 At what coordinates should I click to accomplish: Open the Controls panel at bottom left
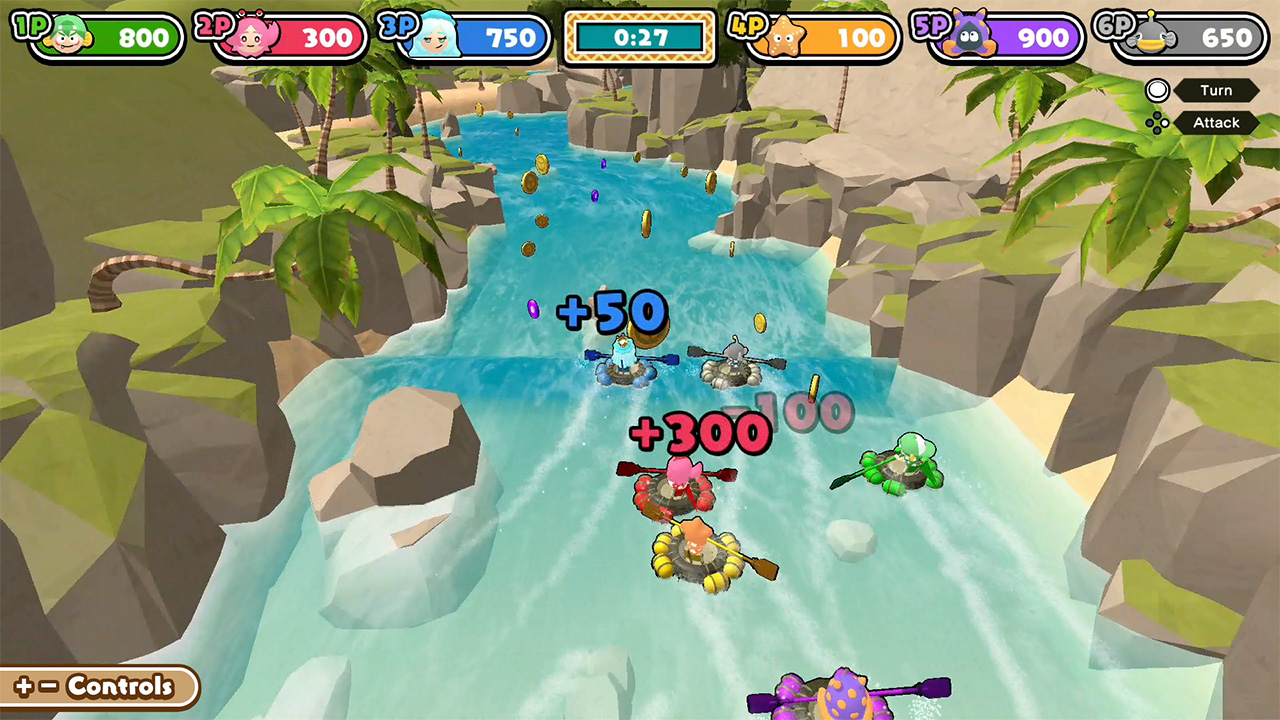(x=120, y=686)
